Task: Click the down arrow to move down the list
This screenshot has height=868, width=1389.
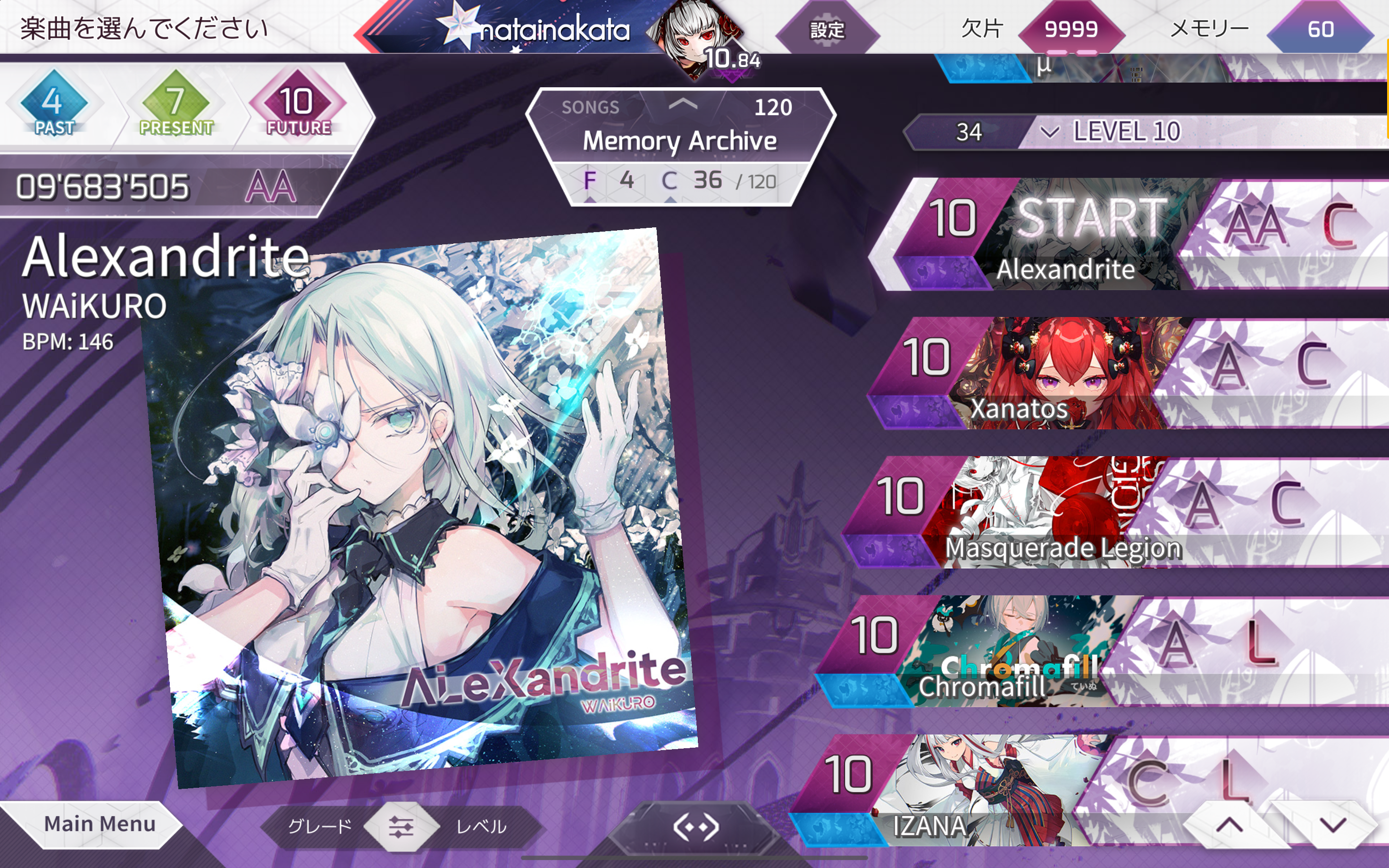Action: tap(1333, 826)
